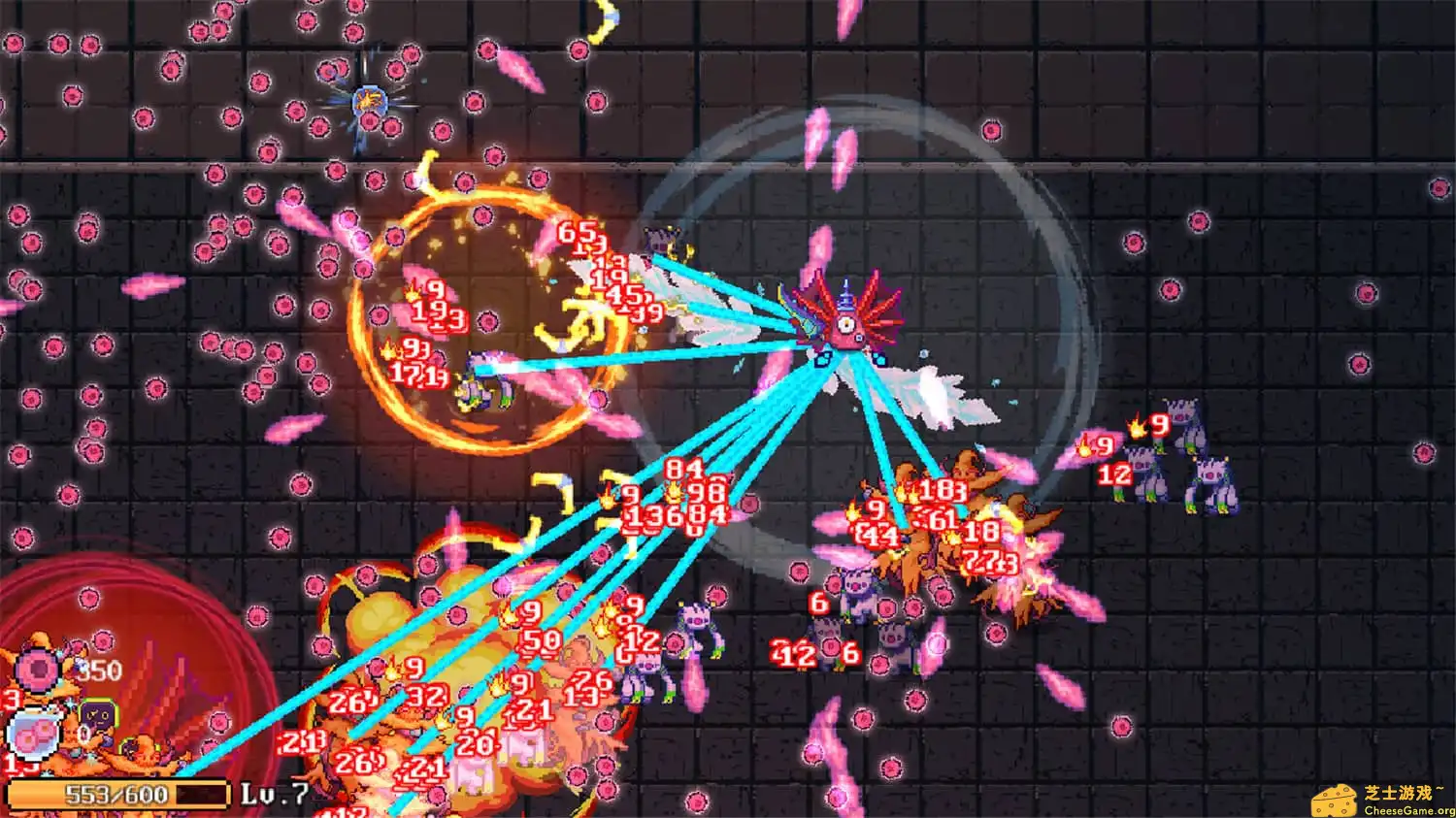Select the pink donut pickup icon showing 350
The image size is (1456, 818).
[36, 668]
